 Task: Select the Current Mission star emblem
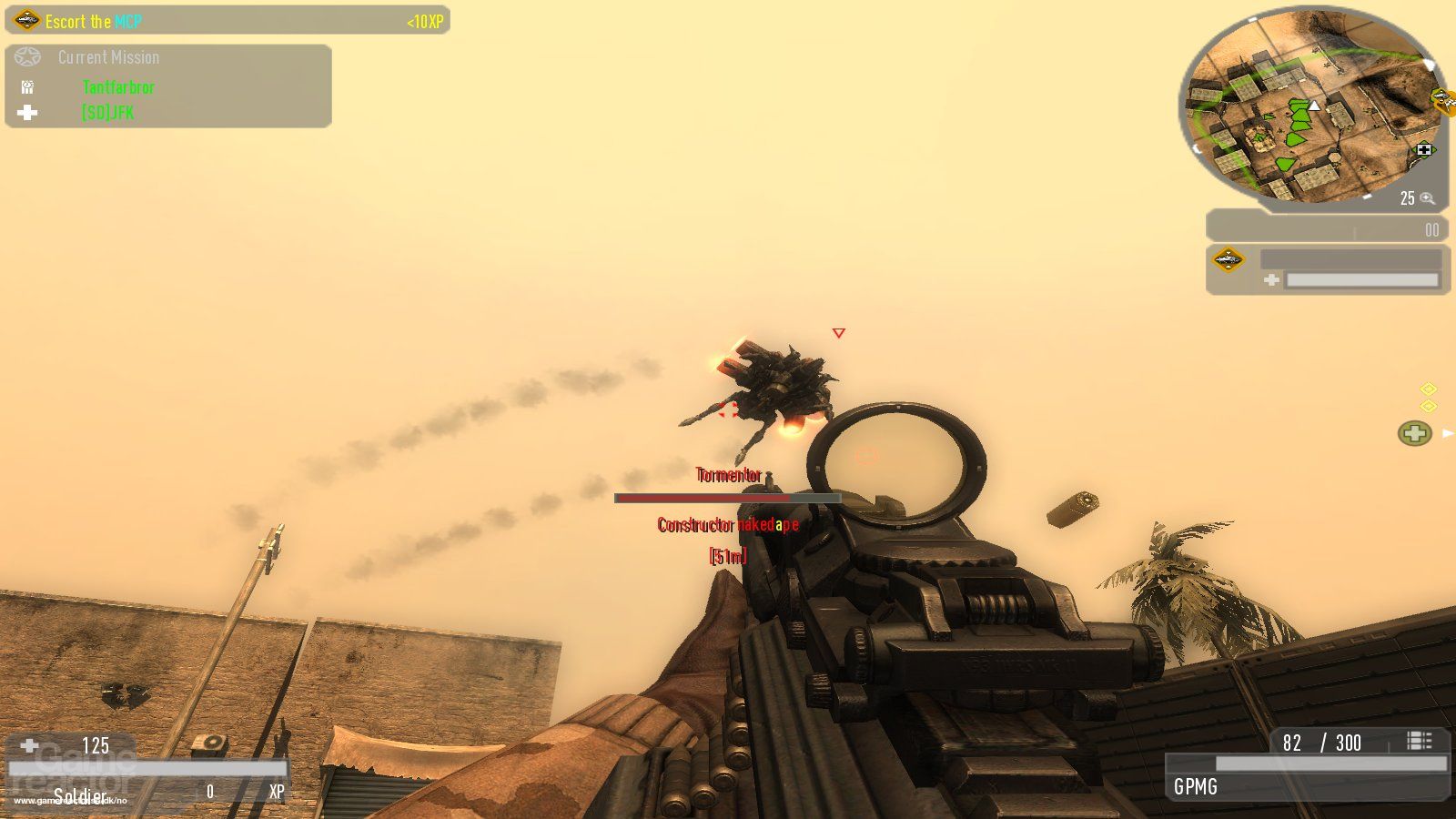coord(28,56)
